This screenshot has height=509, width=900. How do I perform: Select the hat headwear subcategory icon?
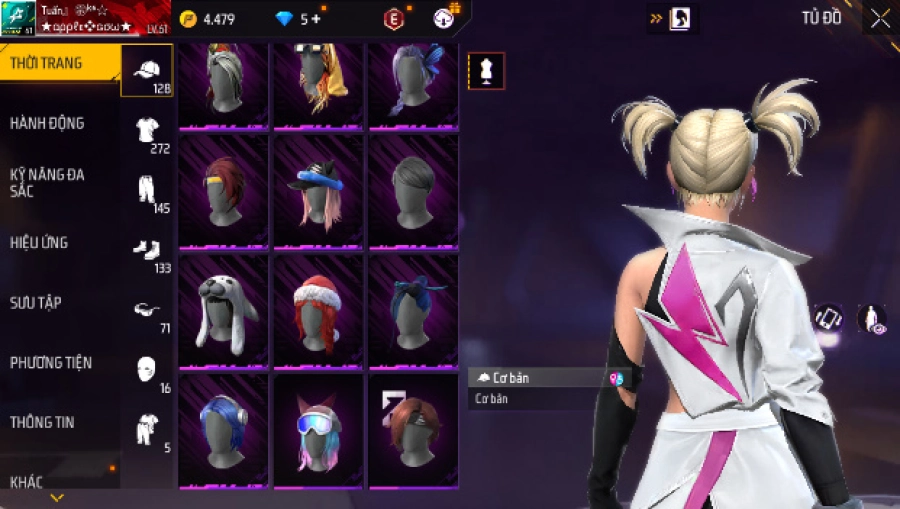147,70
